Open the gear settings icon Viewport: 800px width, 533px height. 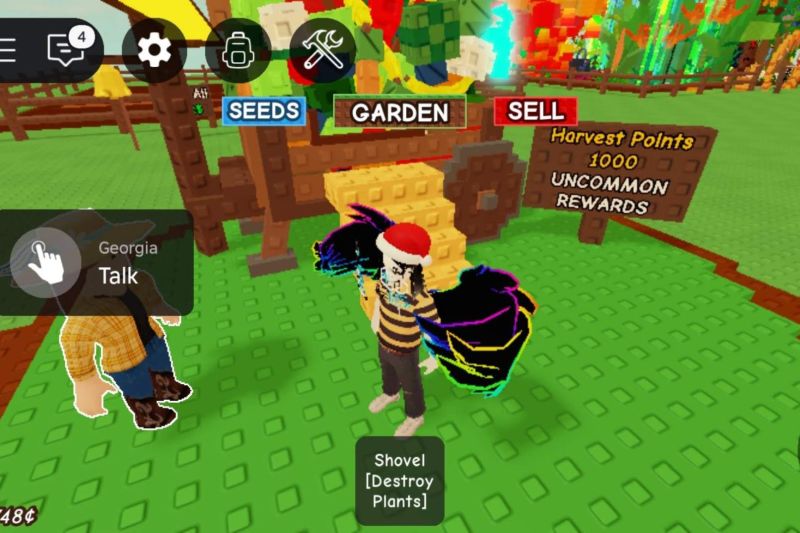pyautogui.click(x=154, y=49)
